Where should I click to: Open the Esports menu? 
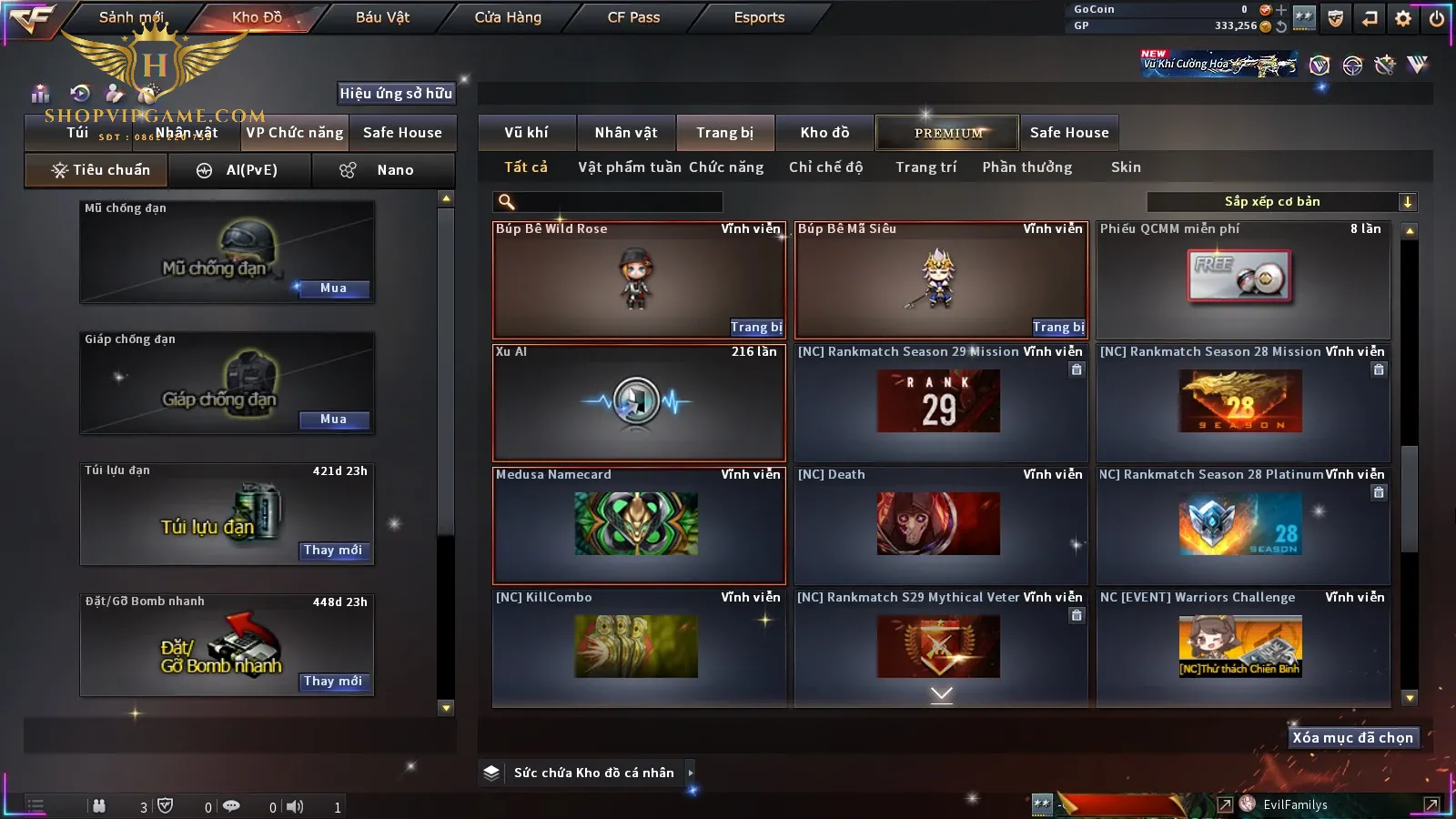759,17
